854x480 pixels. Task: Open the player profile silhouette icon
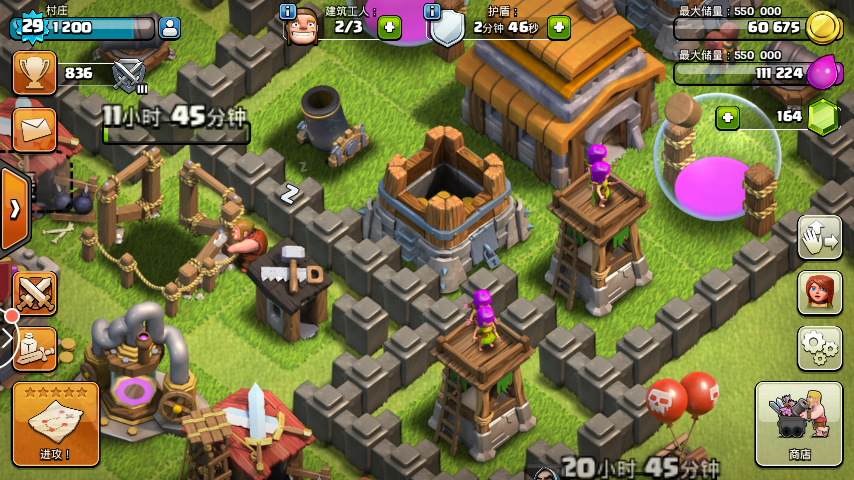170,28
